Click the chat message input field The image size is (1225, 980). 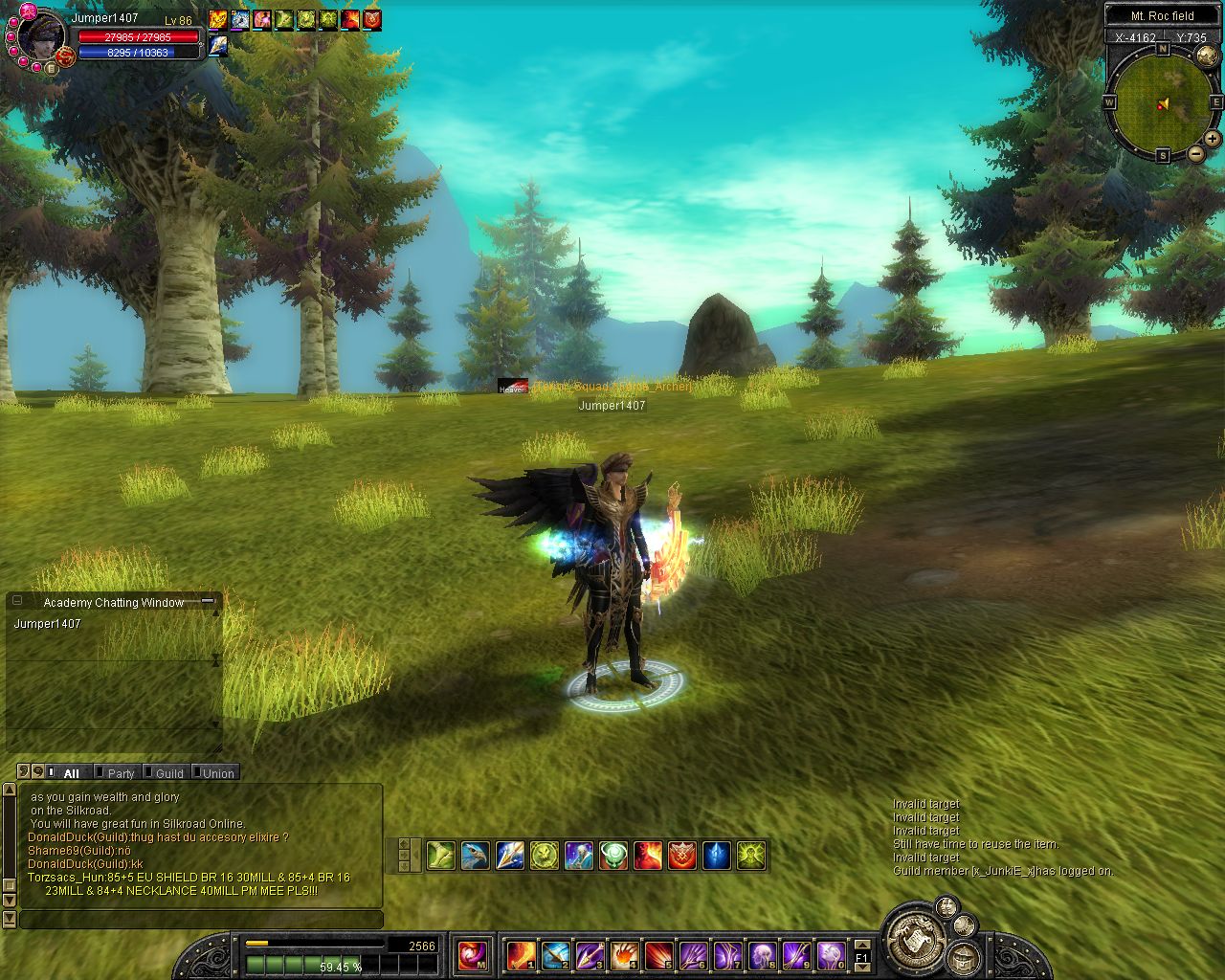point(201,920)
